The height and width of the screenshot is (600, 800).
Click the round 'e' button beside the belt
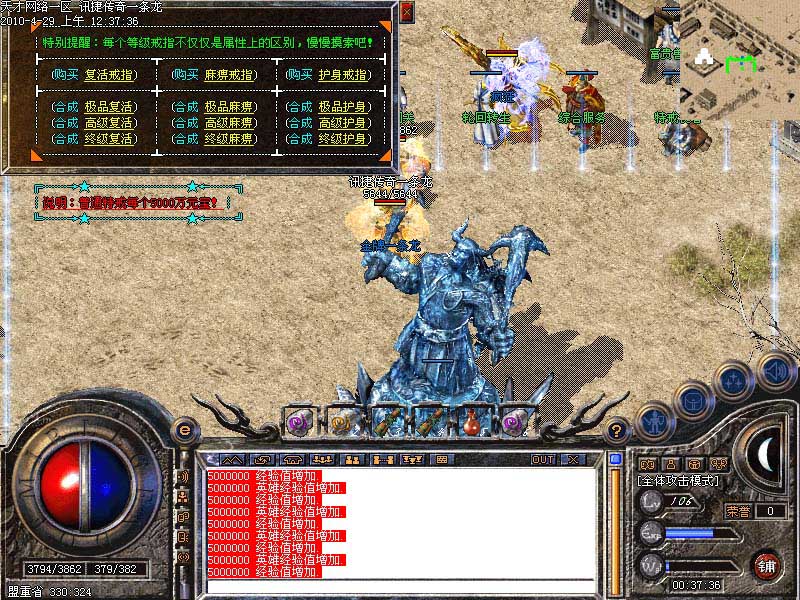coord(184,430)
